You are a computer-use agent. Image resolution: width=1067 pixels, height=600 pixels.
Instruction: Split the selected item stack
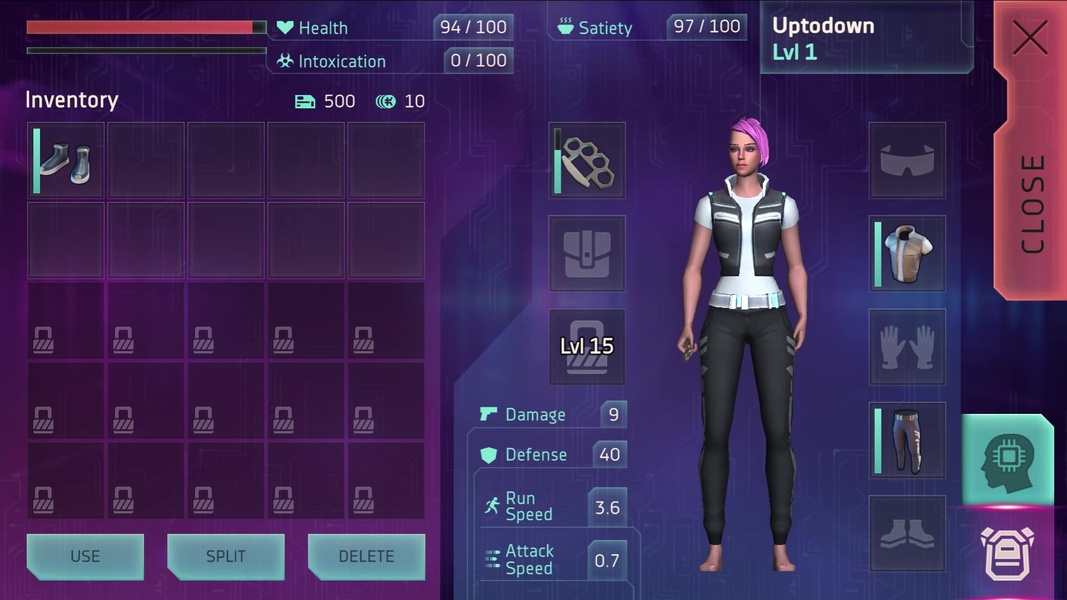click(225, 556)
